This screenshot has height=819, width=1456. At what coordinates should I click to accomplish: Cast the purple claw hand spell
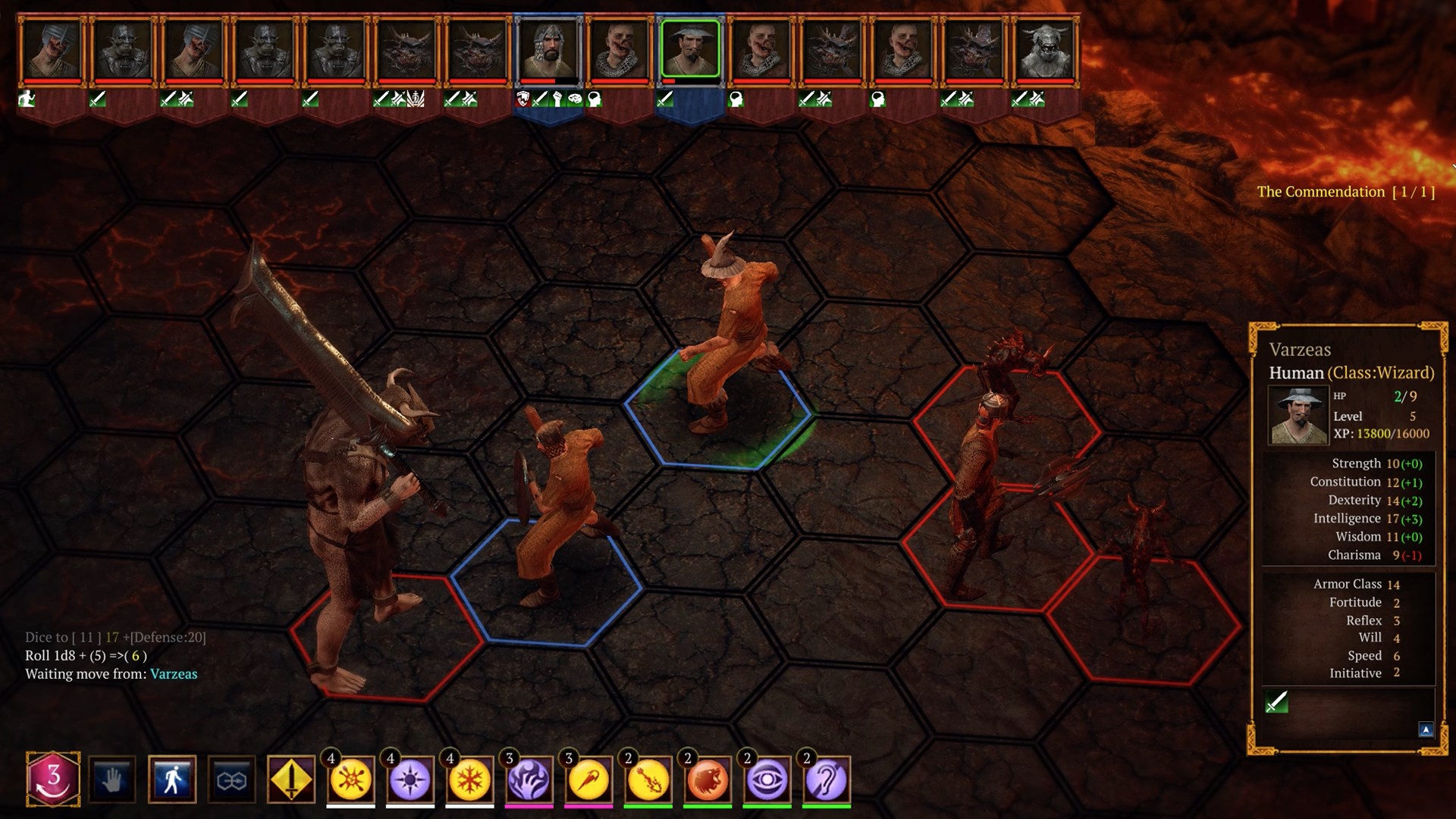coord(529,780)
